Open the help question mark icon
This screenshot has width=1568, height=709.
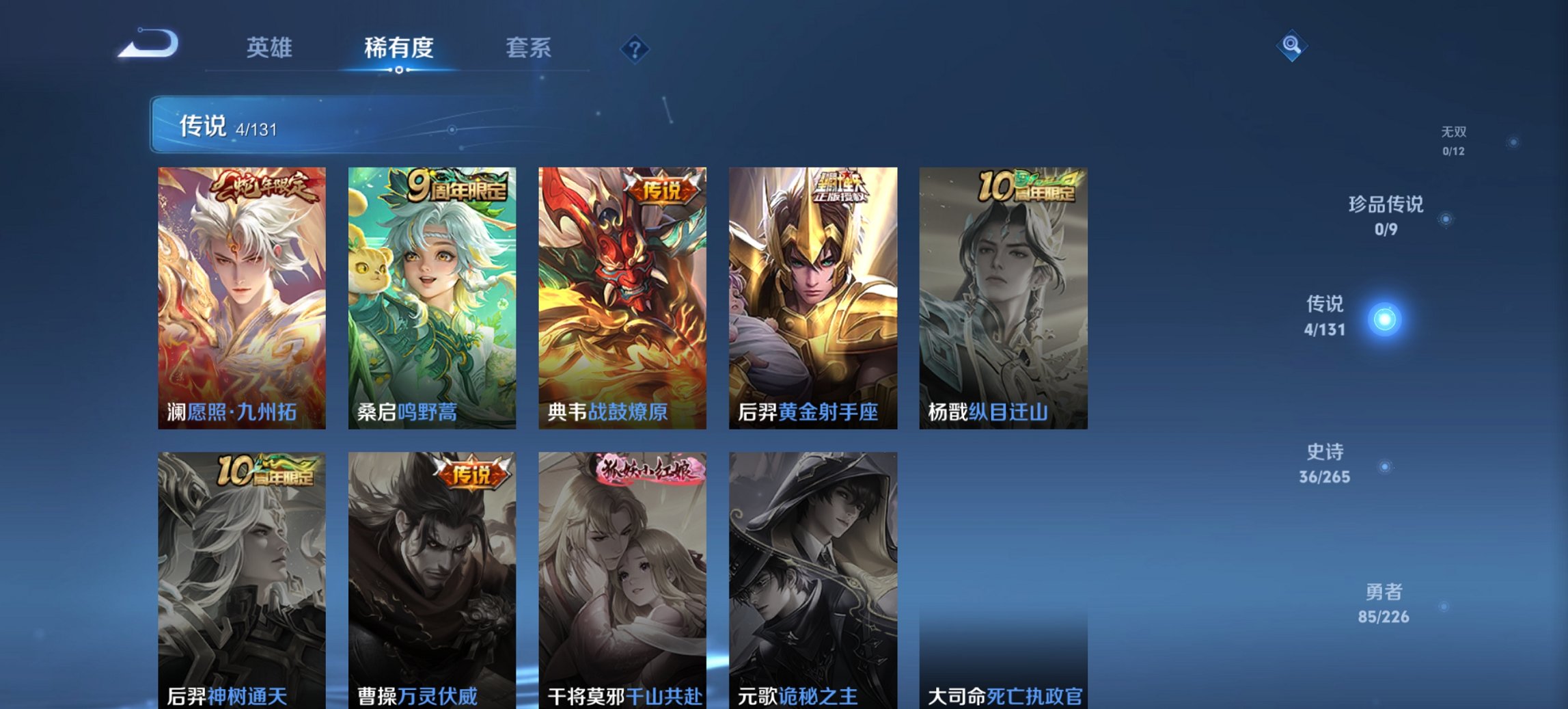coord(636,48)
